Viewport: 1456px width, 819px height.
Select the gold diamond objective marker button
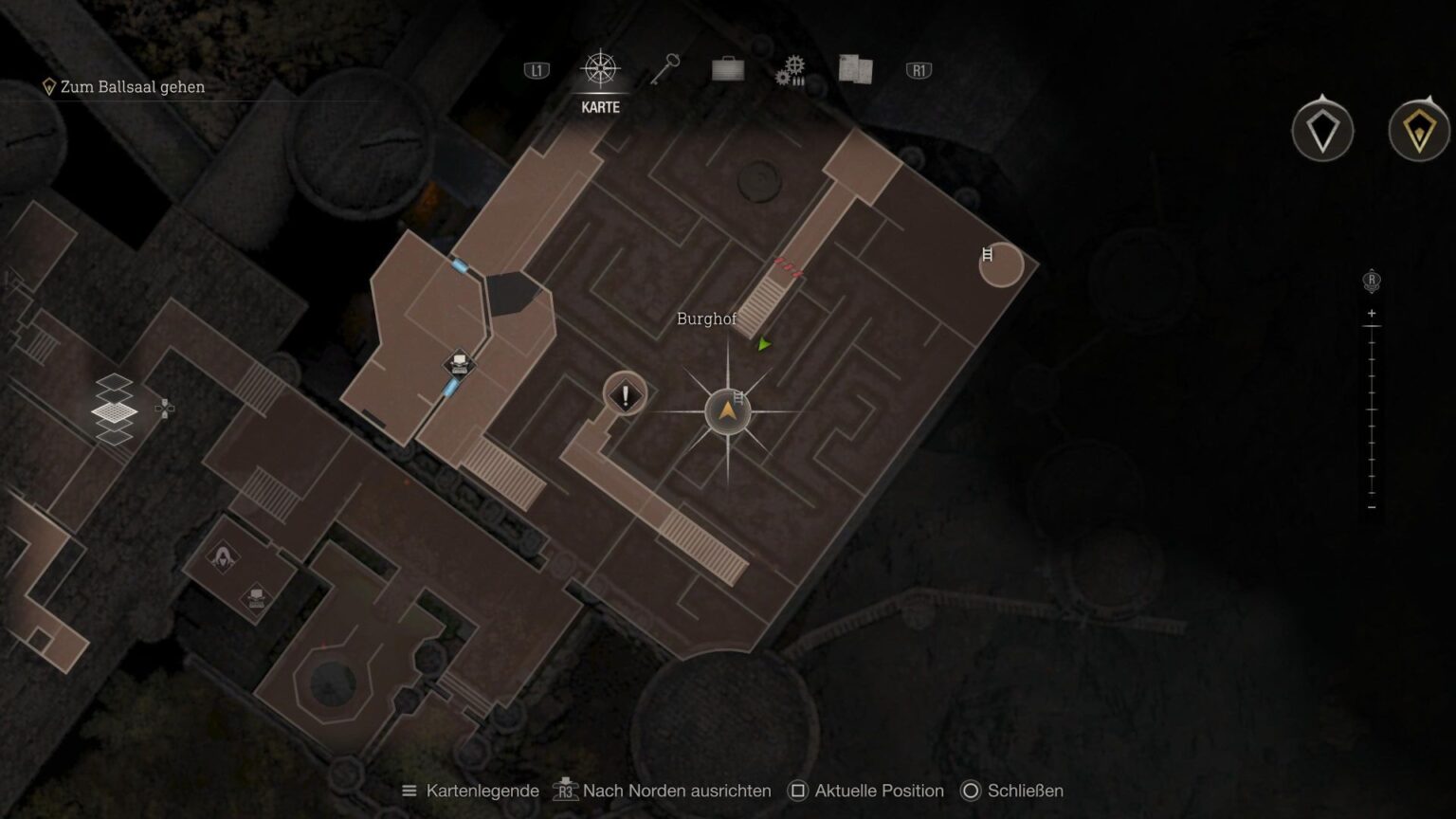(x=1418, y=130)
